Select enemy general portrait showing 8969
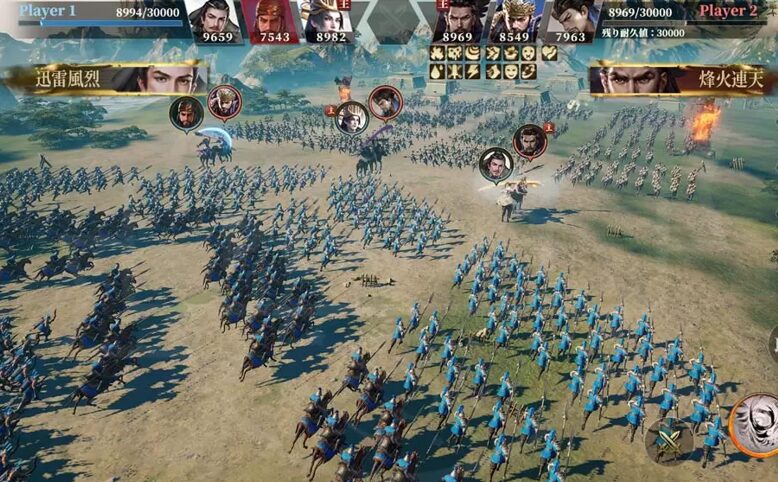 point(457,22)
